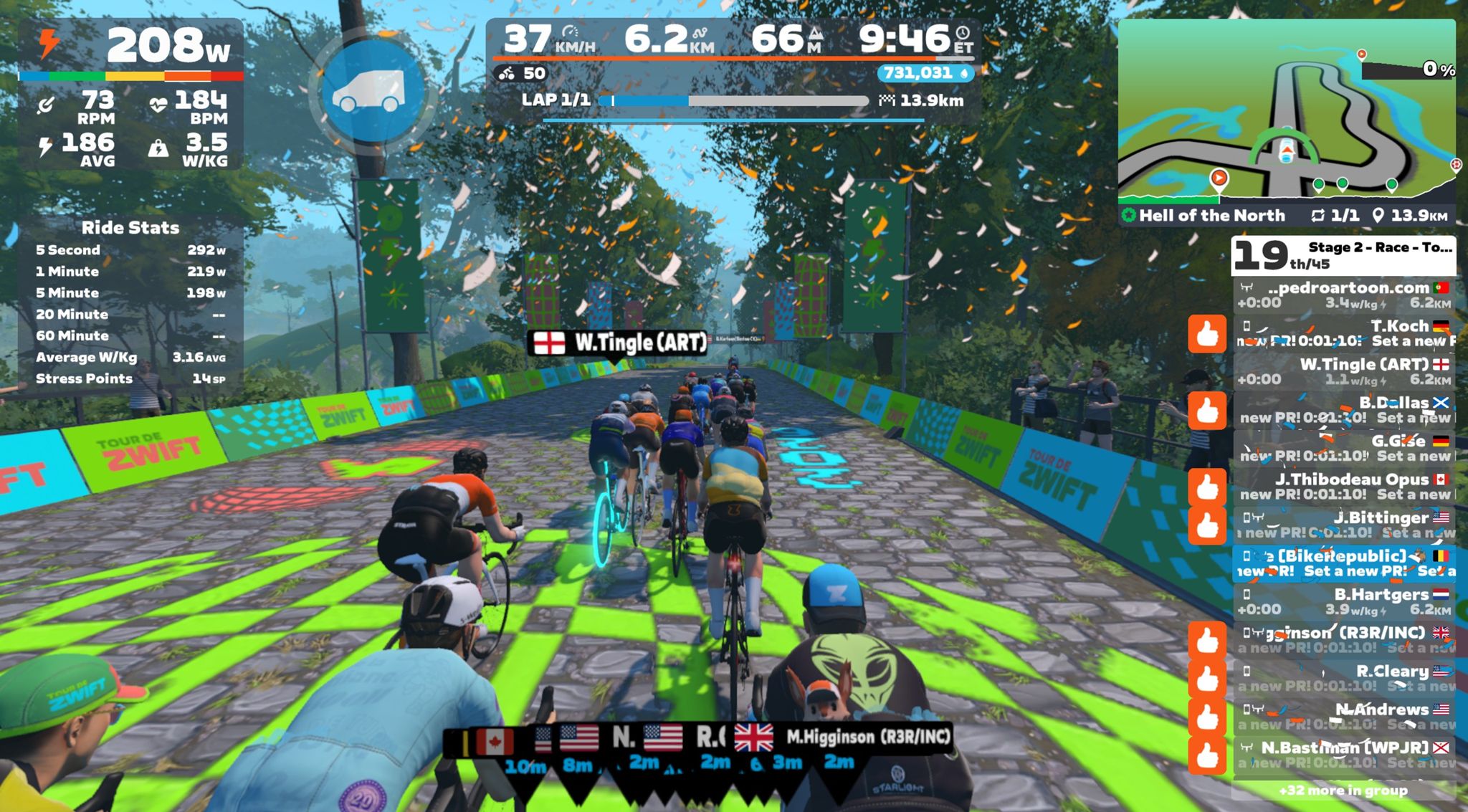This screenshot has width=1468, height=812.
Task: Give J.Bittinger a Ride On thumbs-up
Action: [x=1207, y=525]
